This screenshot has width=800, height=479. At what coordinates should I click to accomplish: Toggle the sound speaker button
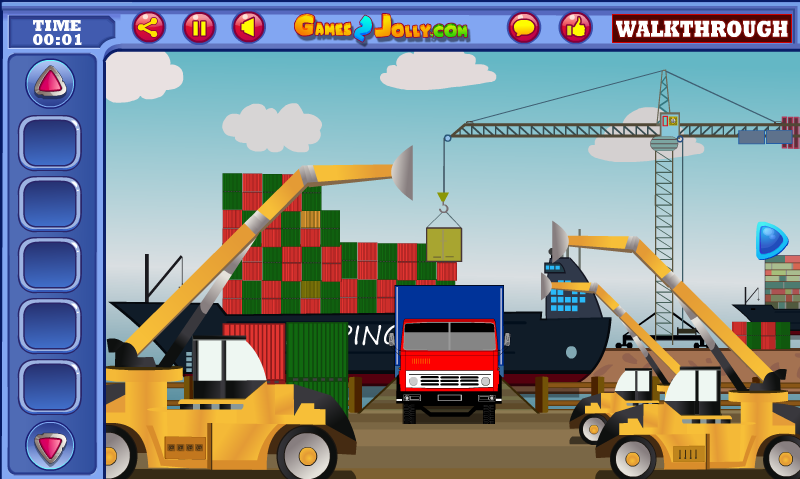coord(249,27)
